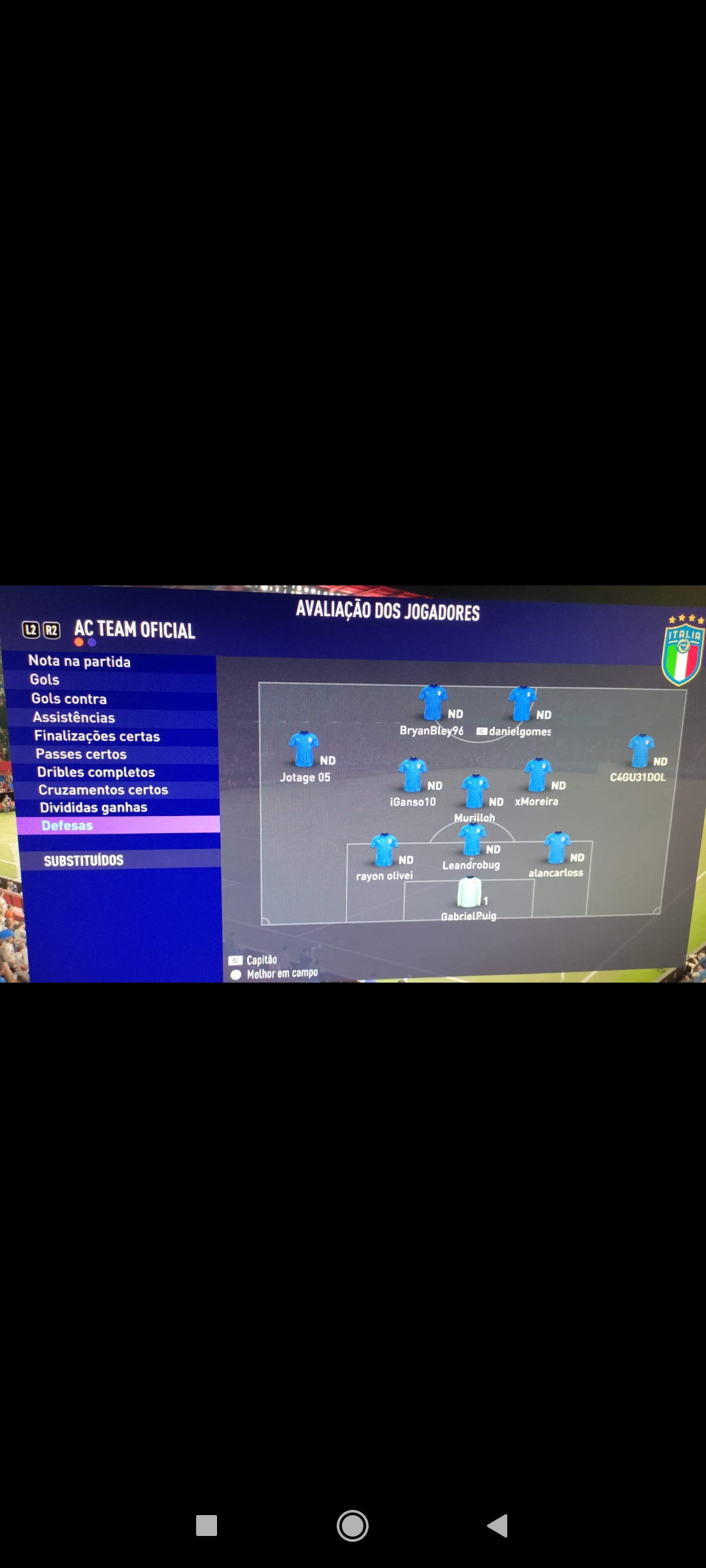706x1568 pixels.
Task: Select captain danielgomes on the pitch
Action: click(522, 704)
